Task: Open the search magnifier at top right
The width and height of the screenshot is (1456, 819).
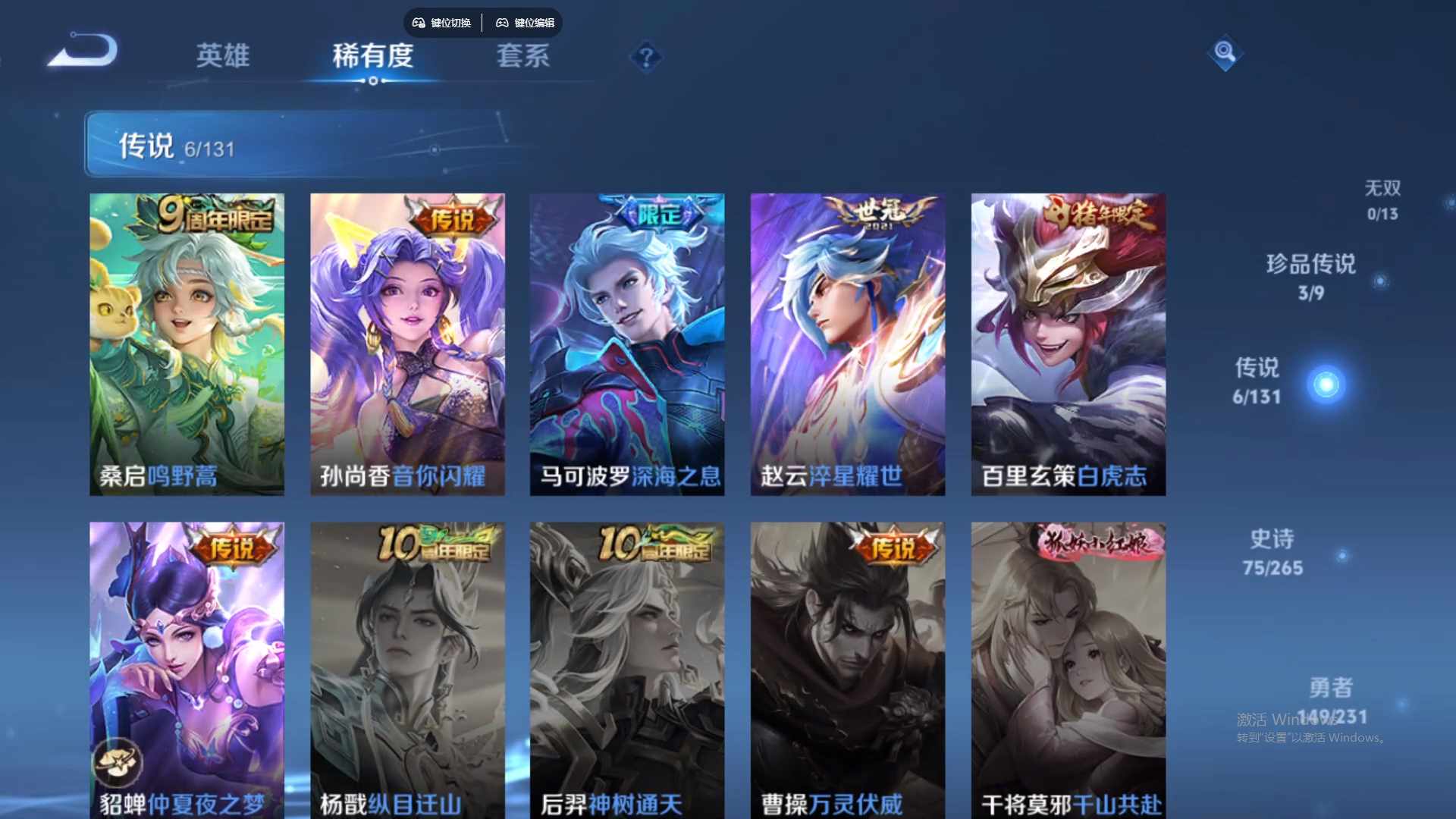Action: [x=1225, y=53]
